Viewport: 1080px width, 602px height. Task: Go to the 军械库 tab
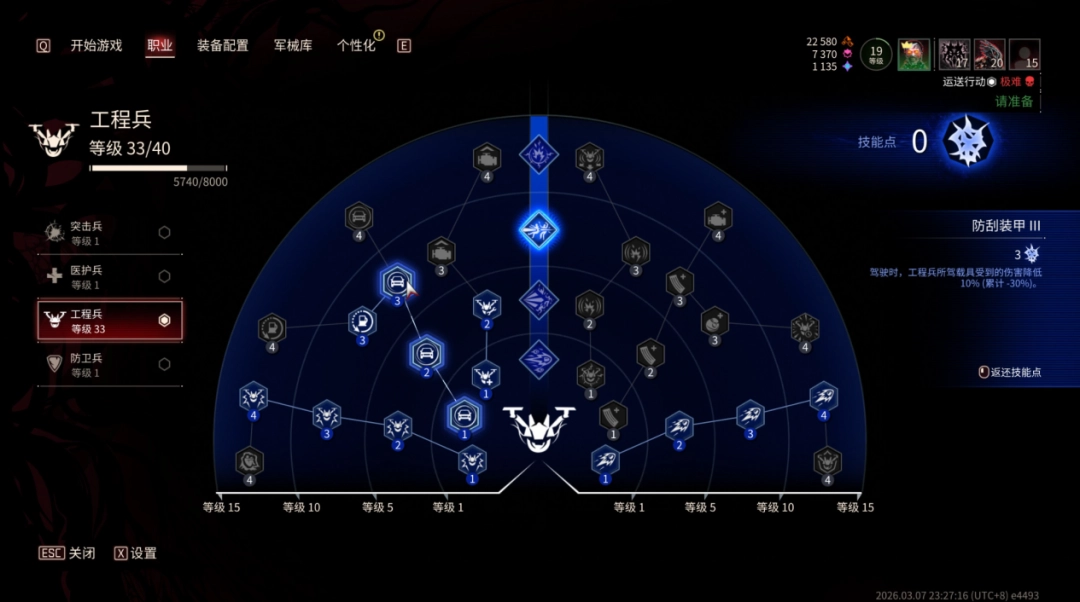(293, 45)
